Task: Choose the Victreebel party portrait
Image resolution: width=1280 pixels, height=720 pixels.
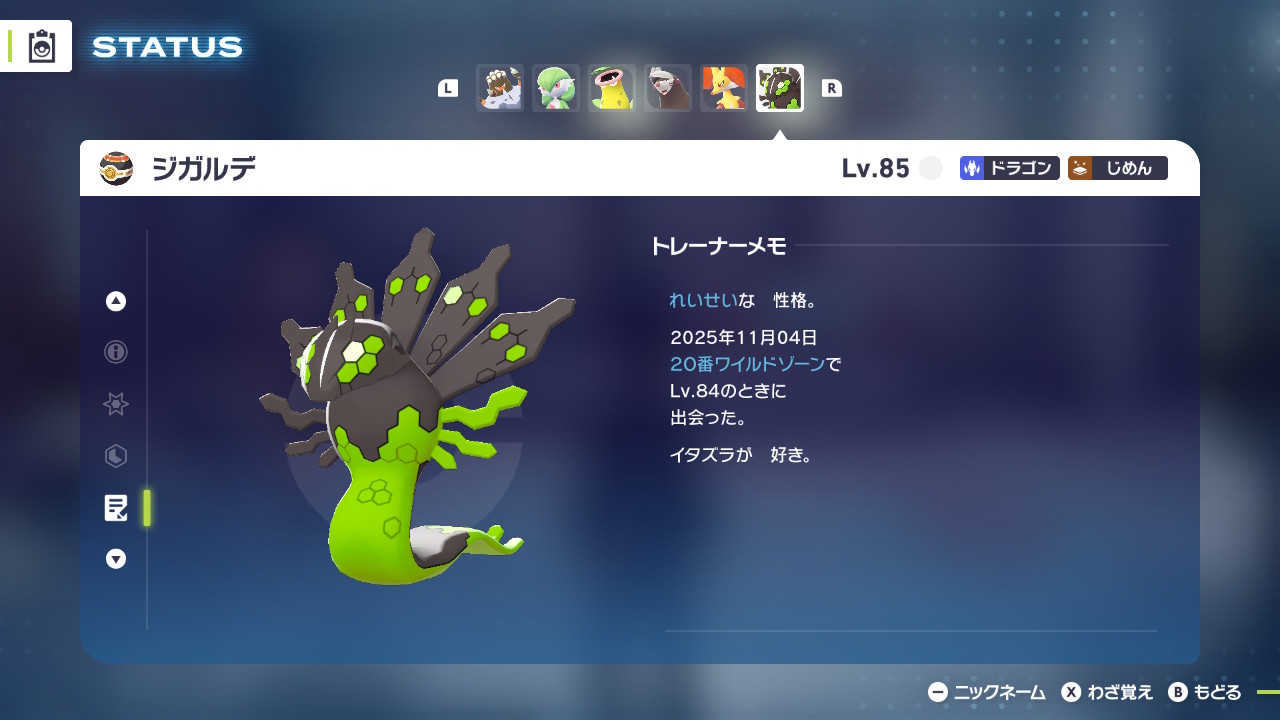Action: coord(611,88)
